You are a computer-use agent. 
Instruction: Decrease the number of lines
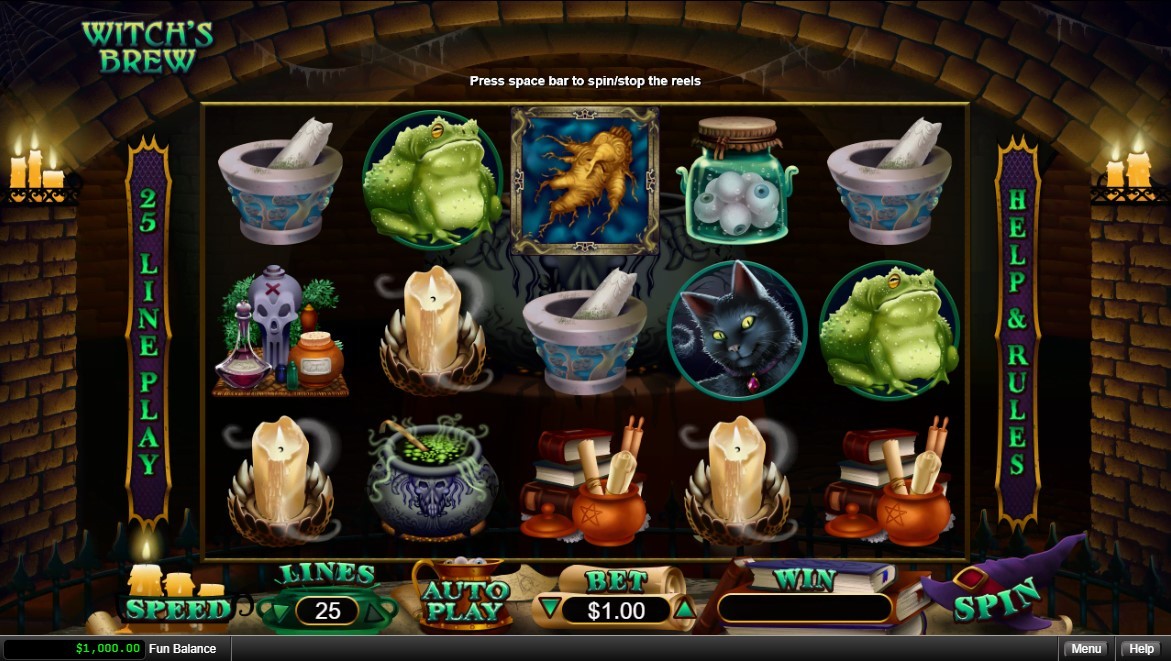point(281,610)
